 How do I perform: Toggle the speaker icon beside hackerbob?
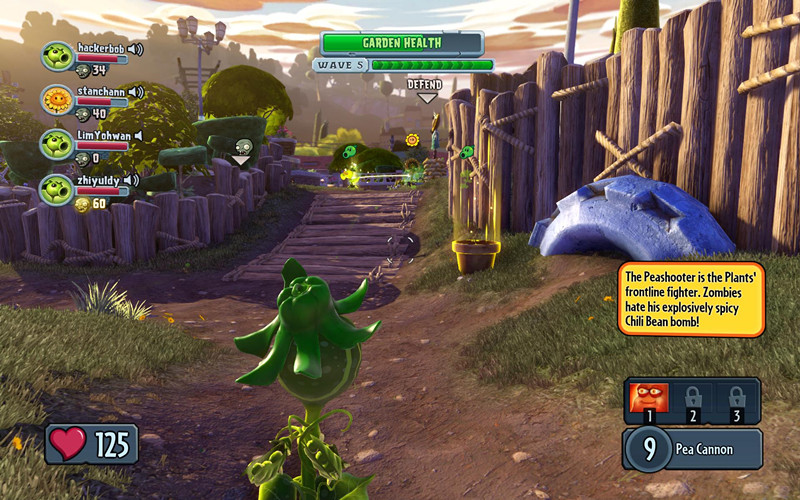click(135, 48)
